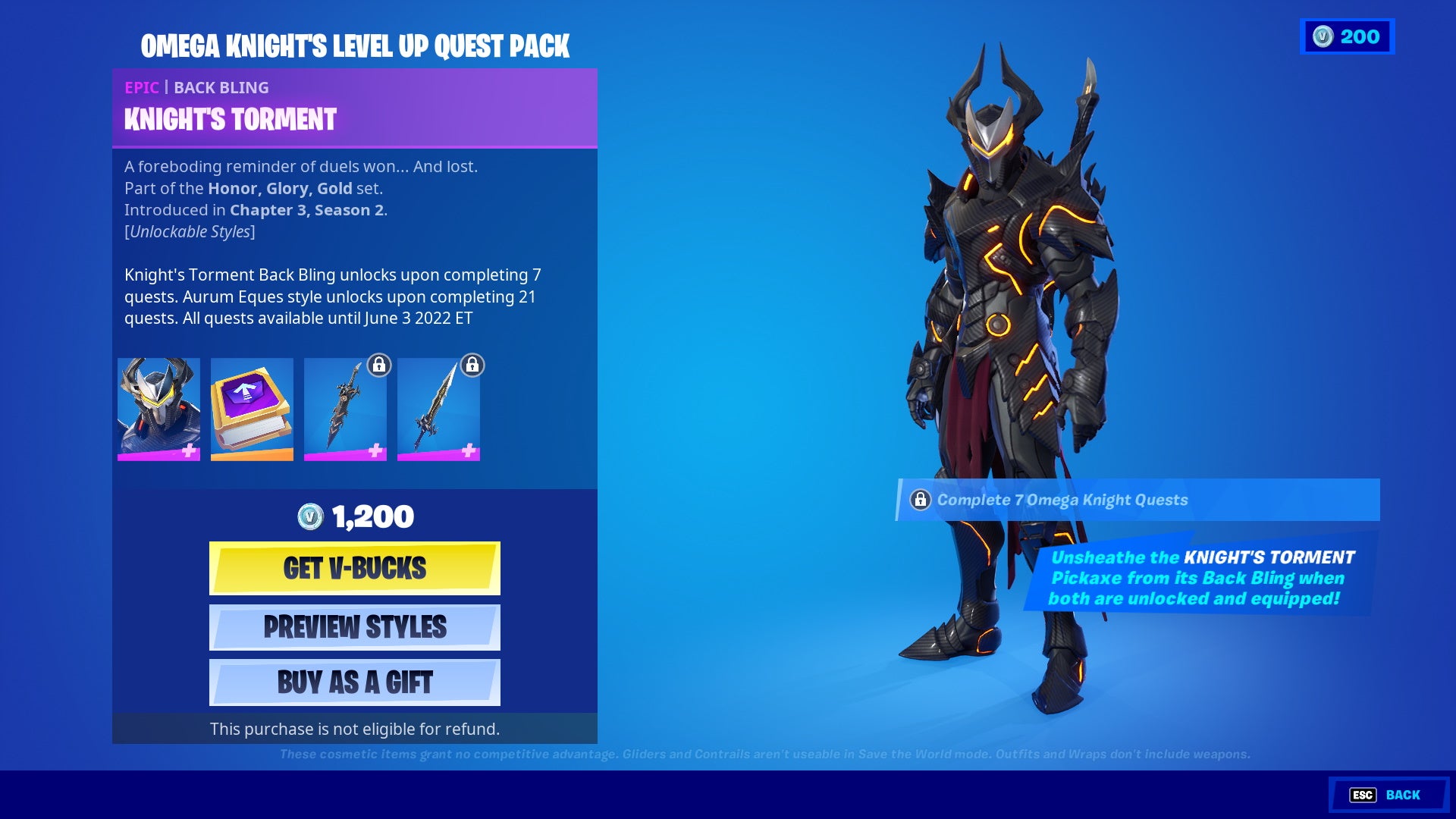Open PREVIEW STYLES
The image size is (1456, 819).
354,627
